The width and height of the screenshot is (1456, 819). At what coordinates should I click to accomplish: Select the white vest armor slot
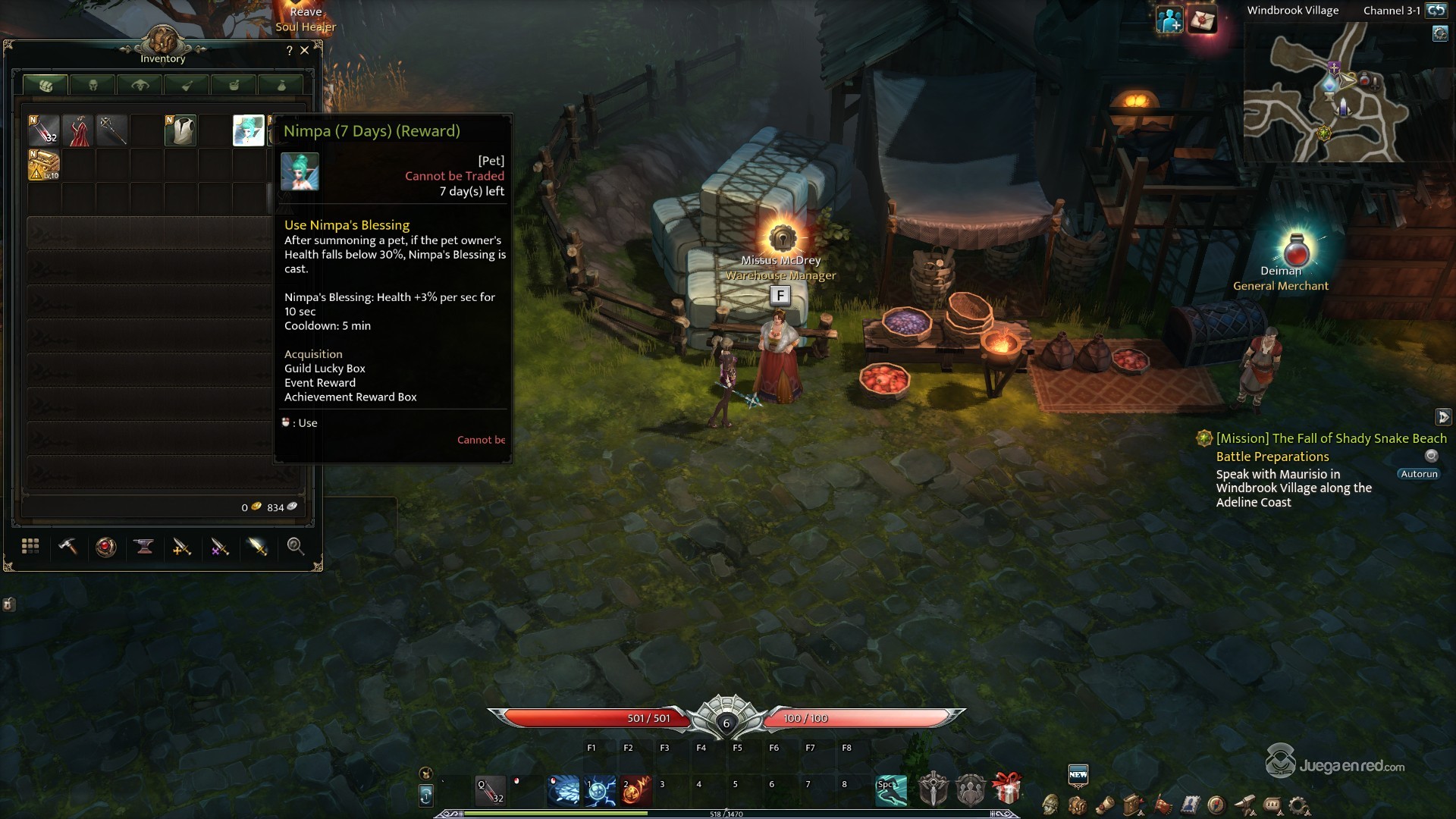(x=180, y=130)
